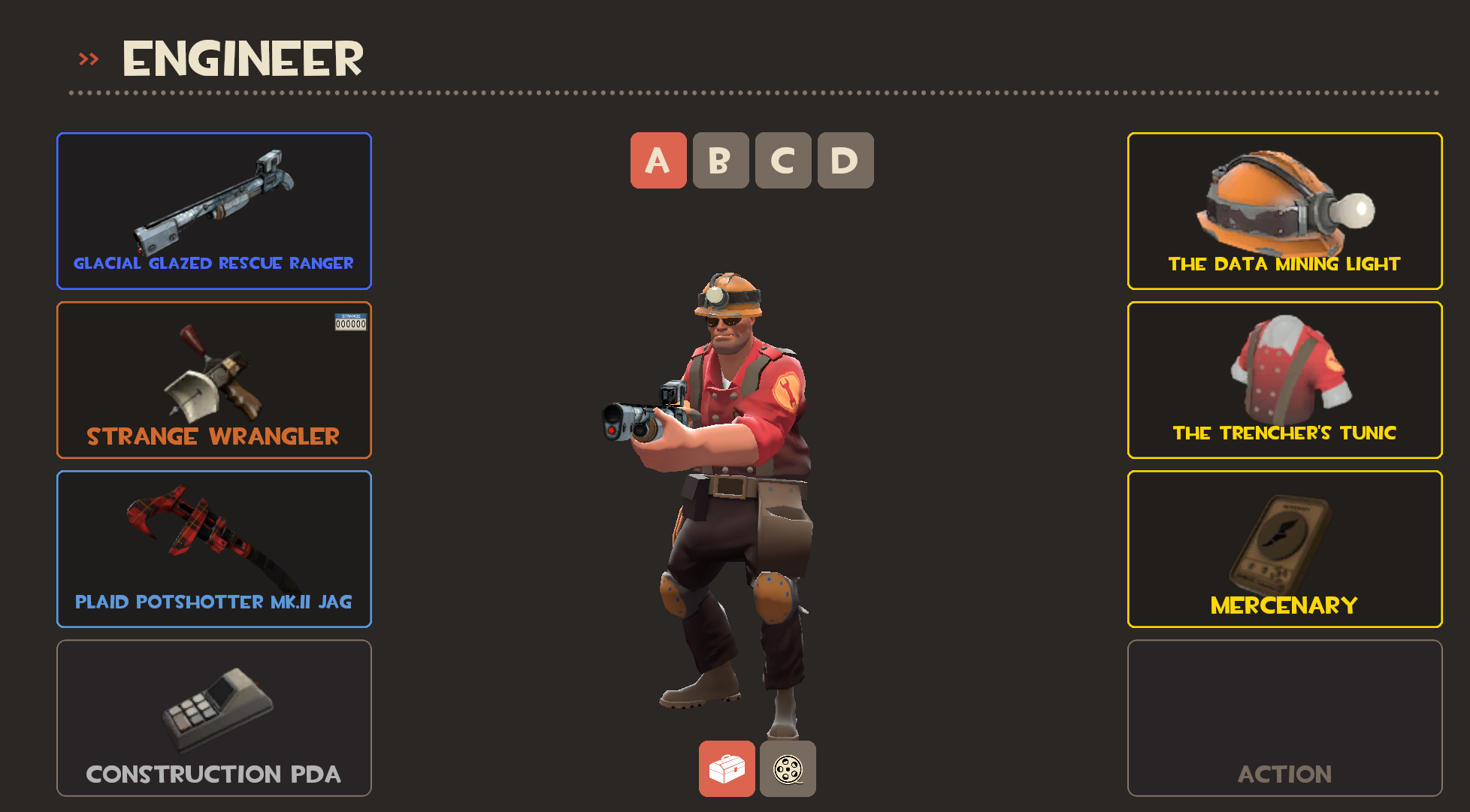Activate loadout preset D

pos(845,161)
